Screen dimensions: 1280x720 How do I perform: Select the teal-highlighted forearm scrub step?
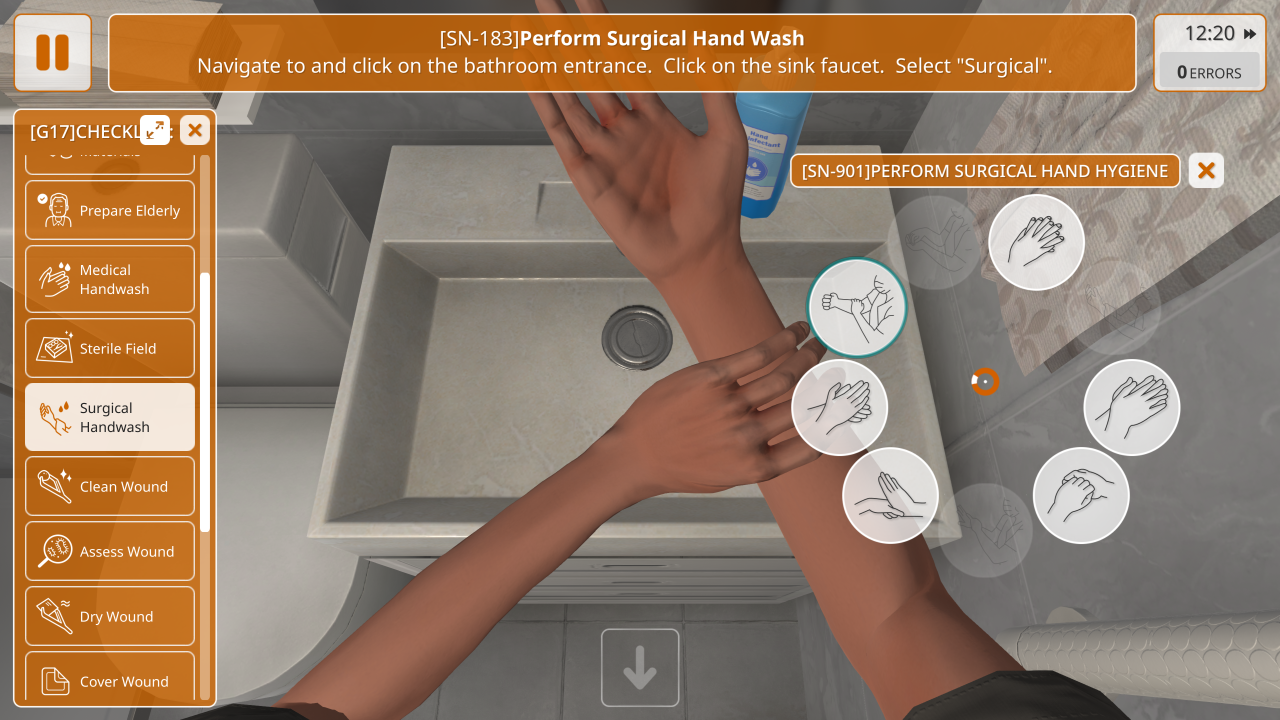coord(857,307)
